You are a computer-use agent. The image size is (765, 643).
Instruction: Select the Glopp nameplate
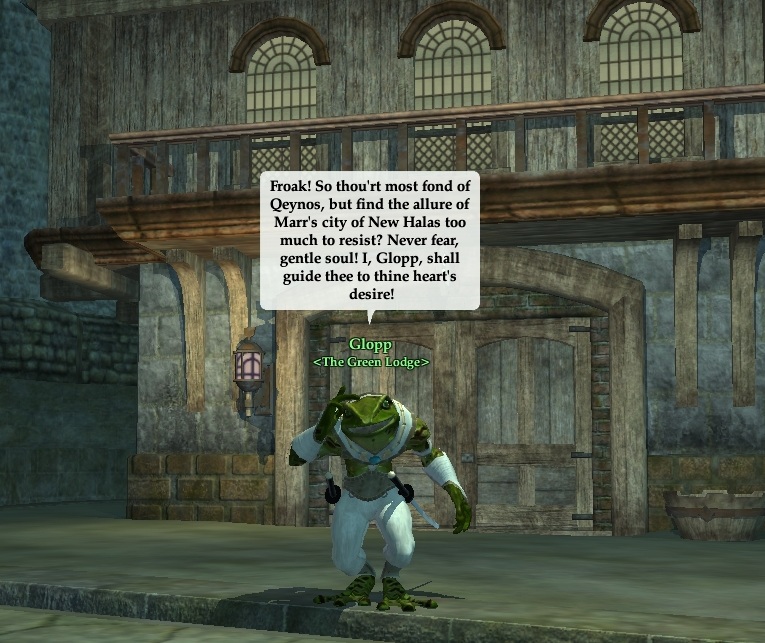point(370,346)
